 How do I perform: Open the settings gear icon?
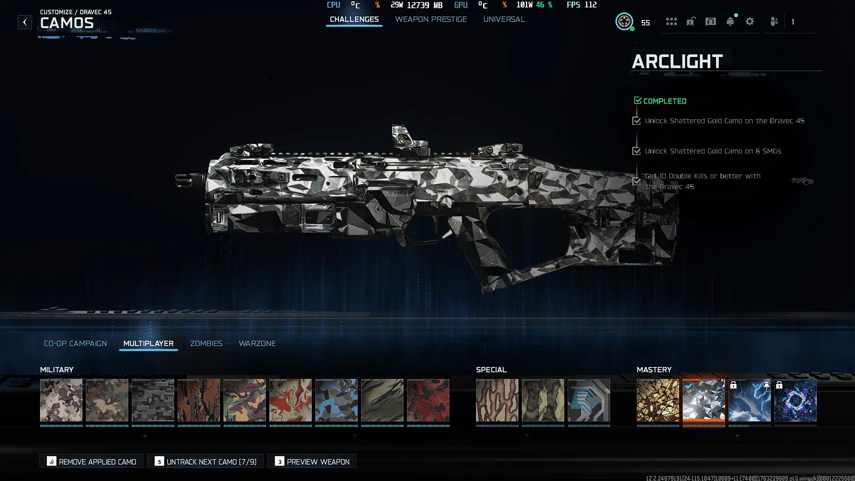point(750,21)
